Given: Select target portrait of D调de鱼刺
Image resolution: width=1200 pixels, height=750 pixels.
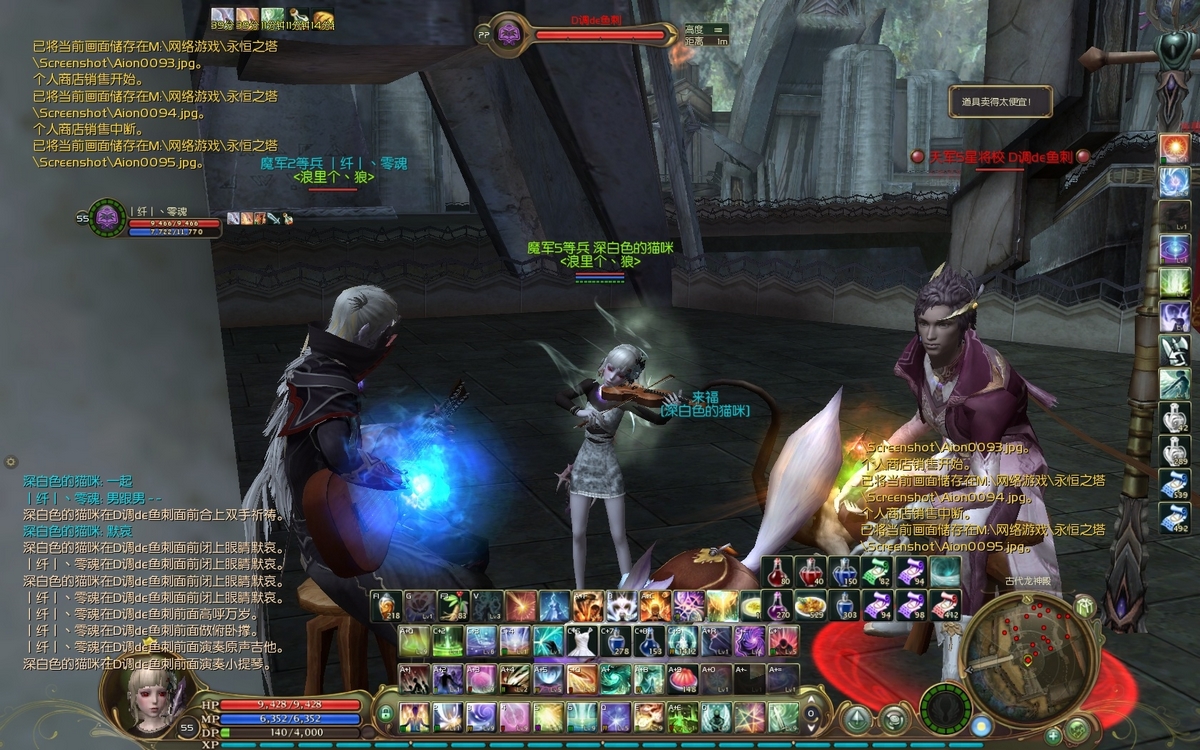Looking at the screenshot, I should click(x=509, y=33).
